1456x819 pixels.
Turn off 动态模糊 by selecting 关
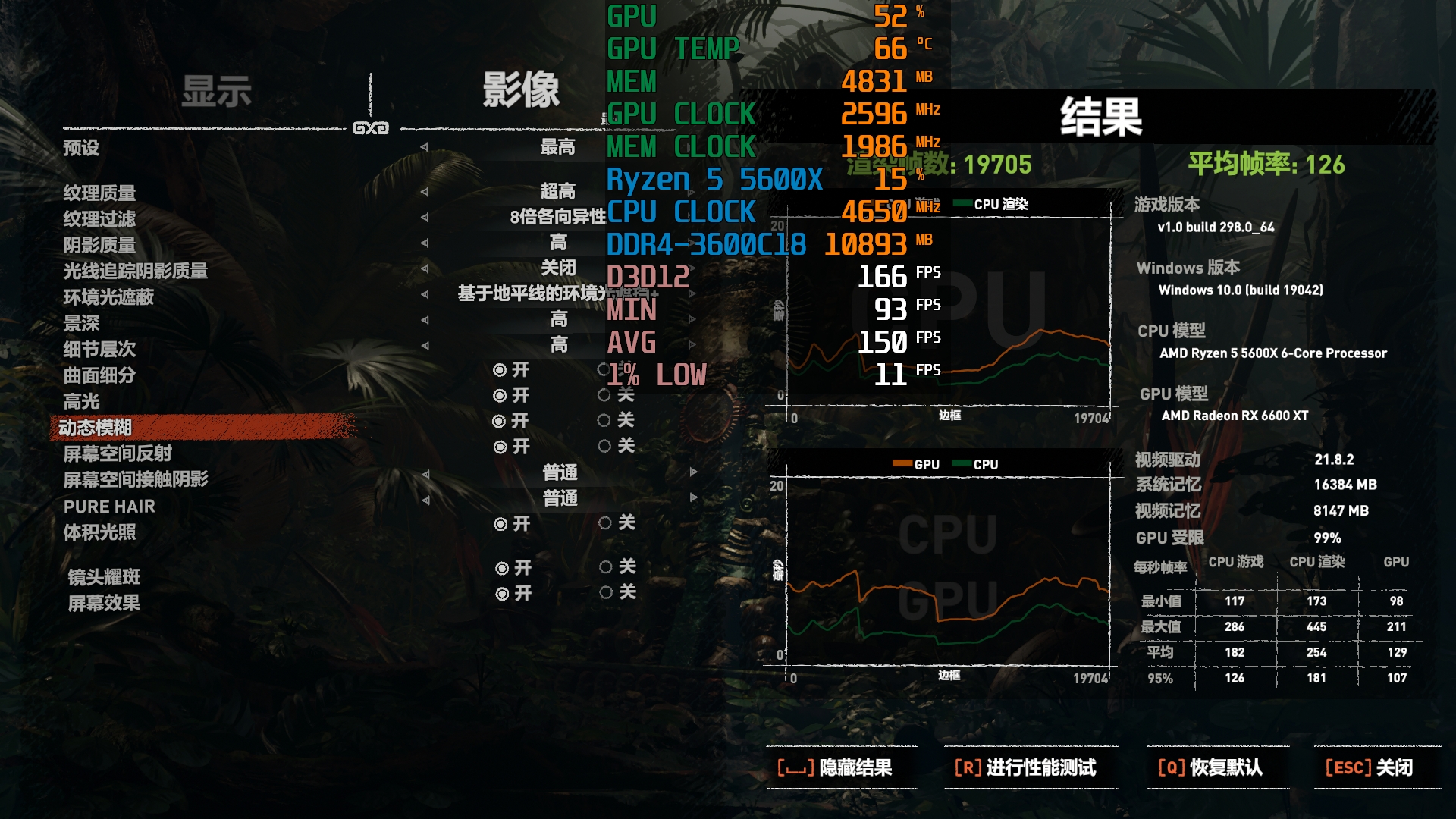(x=605, y=421)
